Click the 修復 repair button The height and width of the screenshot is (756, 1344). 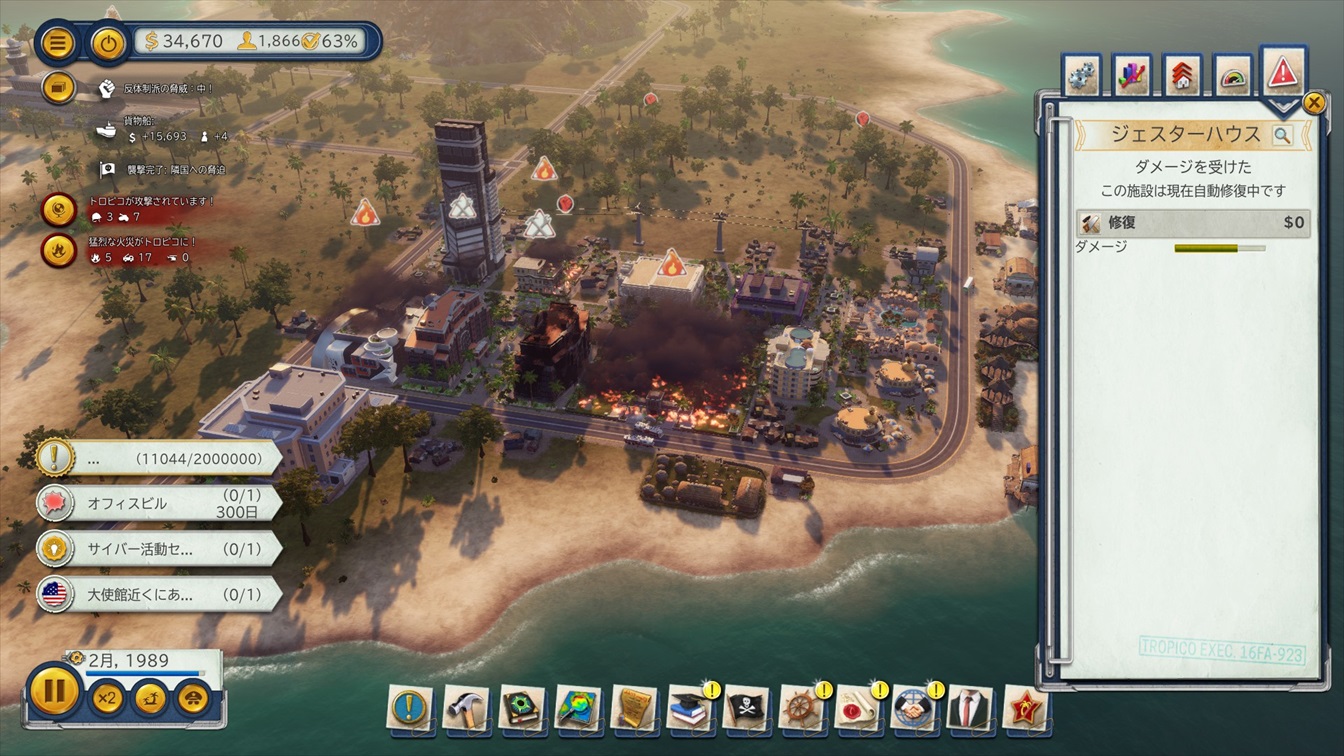click(1193, 222)
